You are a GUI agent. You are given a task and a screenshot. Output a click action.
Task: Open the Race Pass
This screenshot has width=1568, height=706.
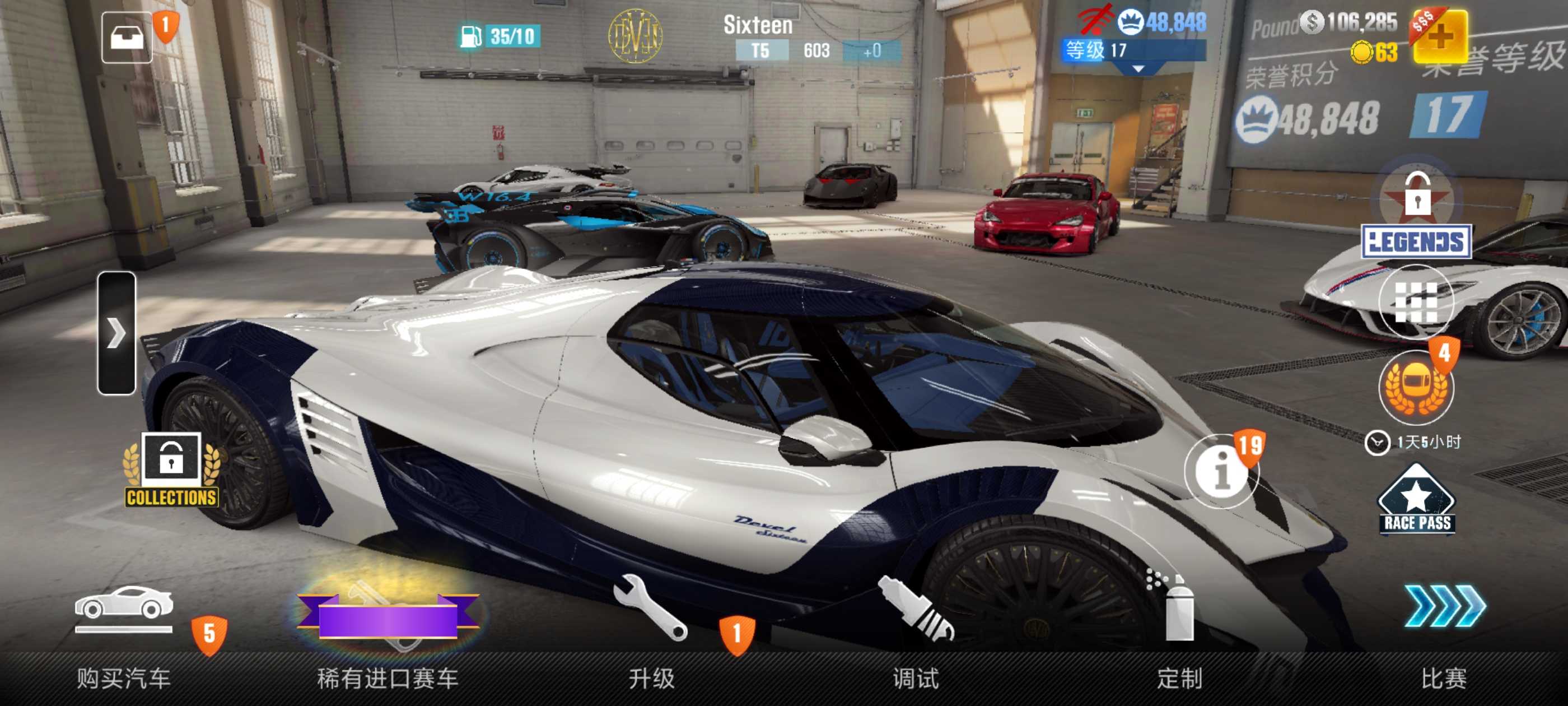[1416, 501]
